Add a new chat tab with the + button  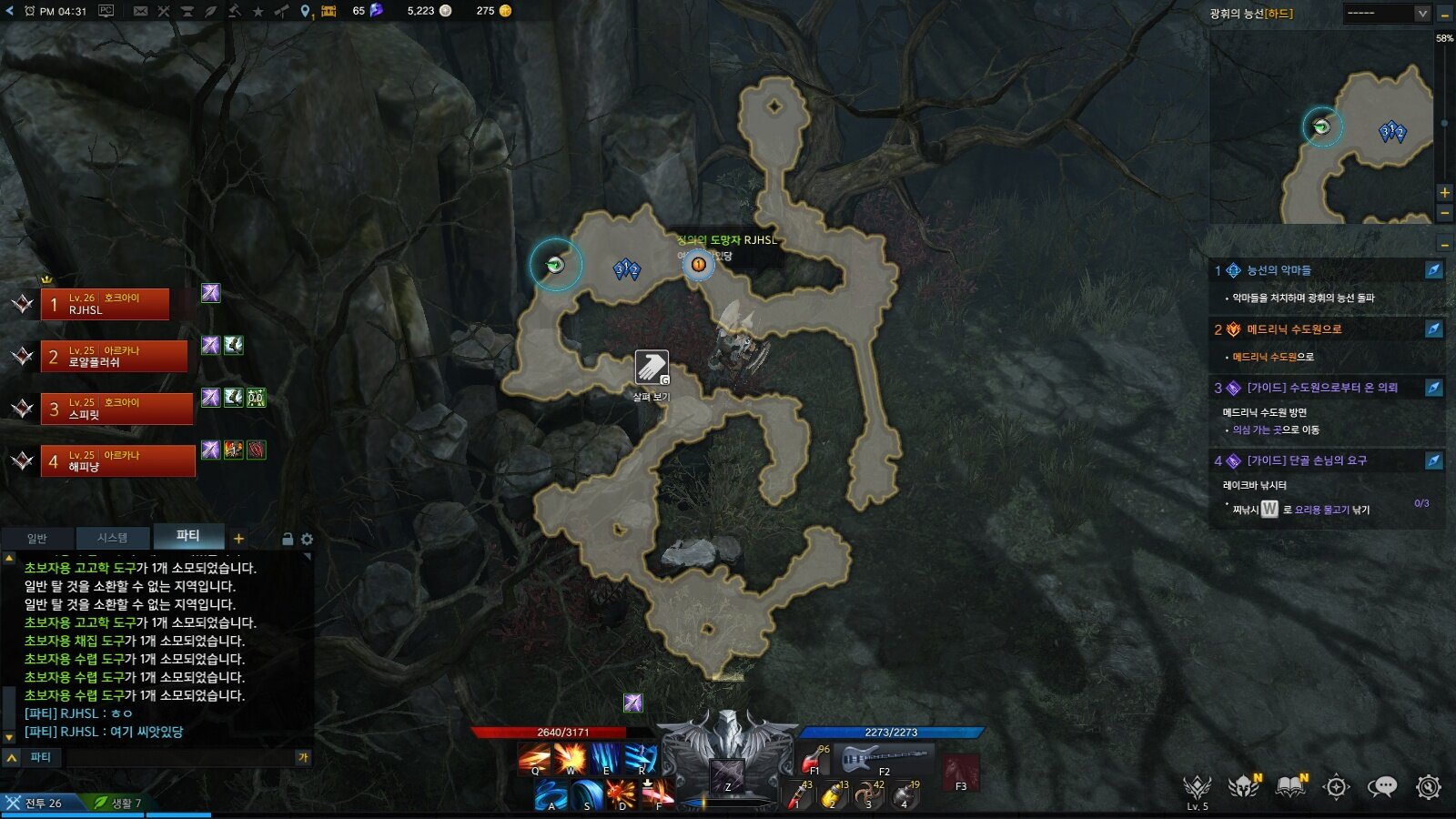(238, 538)
